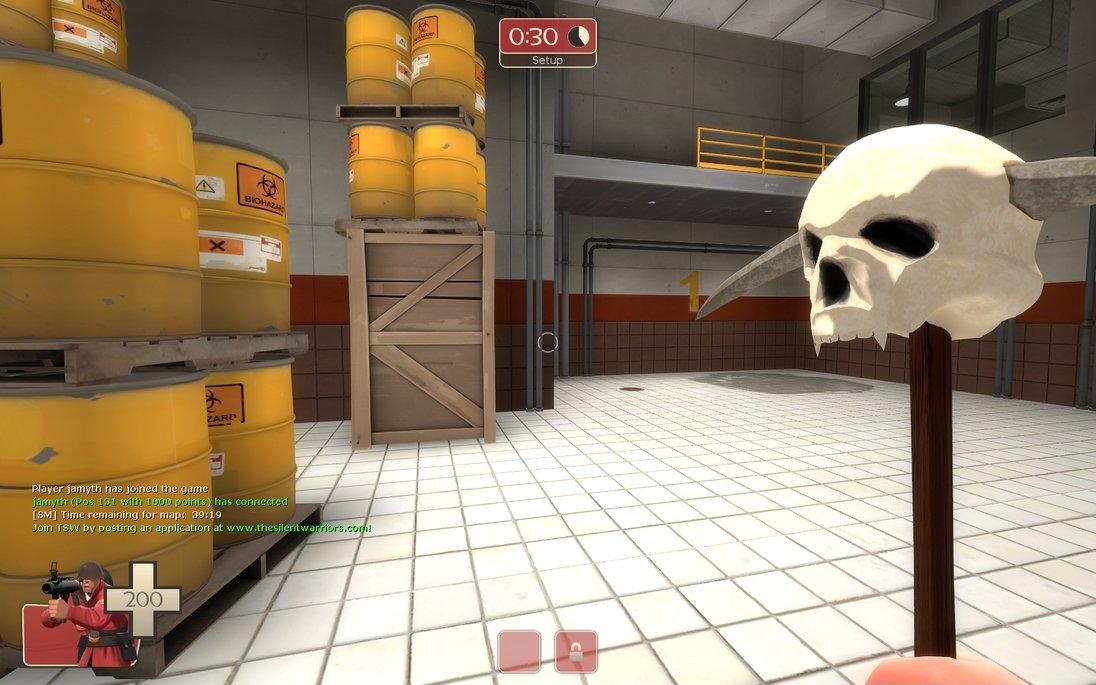The height and width of the screenshot is (685, 1096).
Task: Click the thesilentwarriors.com chat message
Action: pos(202,527)
